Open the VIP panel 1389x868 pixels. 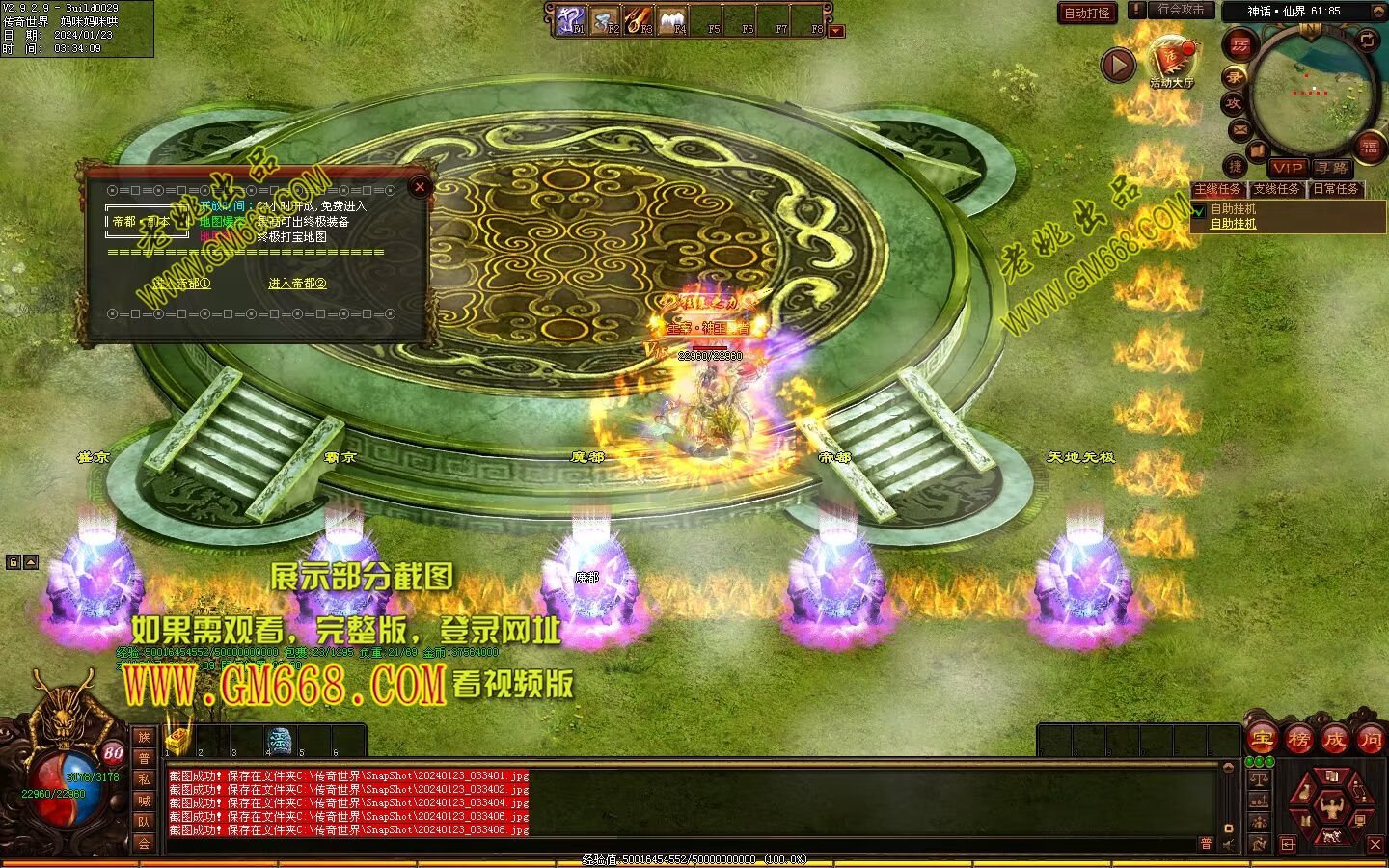tap(1287, 168)
